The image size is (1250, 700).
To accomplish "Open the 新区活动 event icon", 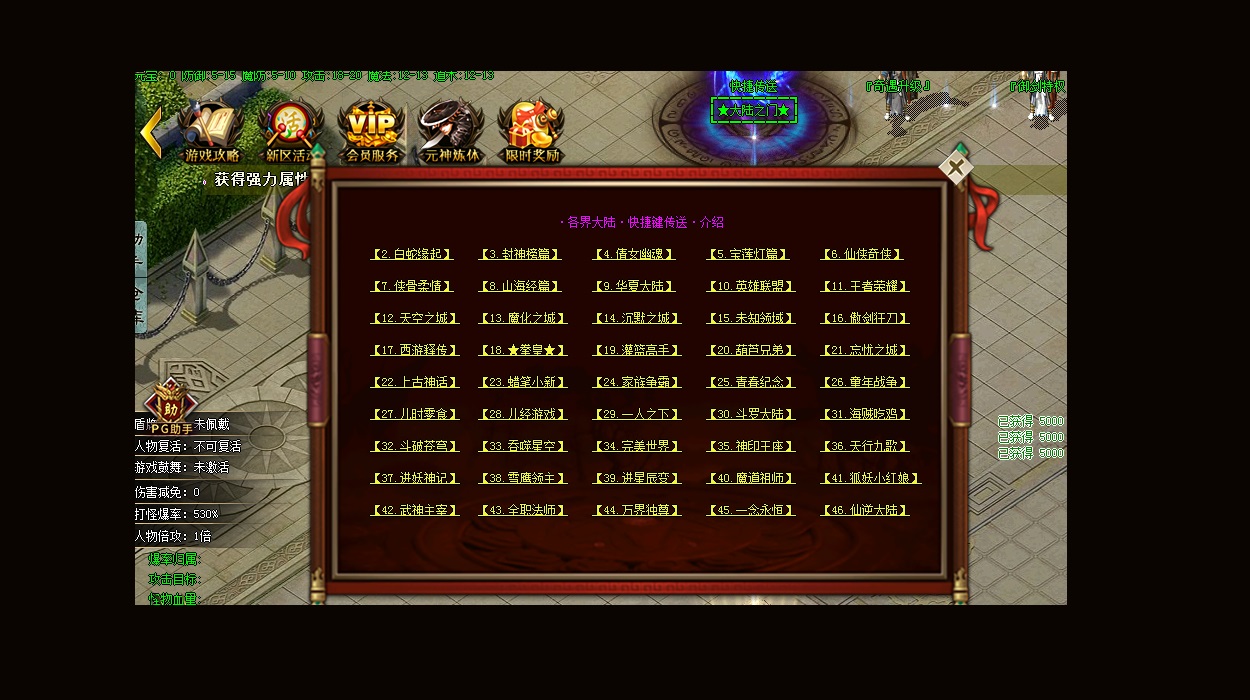I will [x=289, y=132].
